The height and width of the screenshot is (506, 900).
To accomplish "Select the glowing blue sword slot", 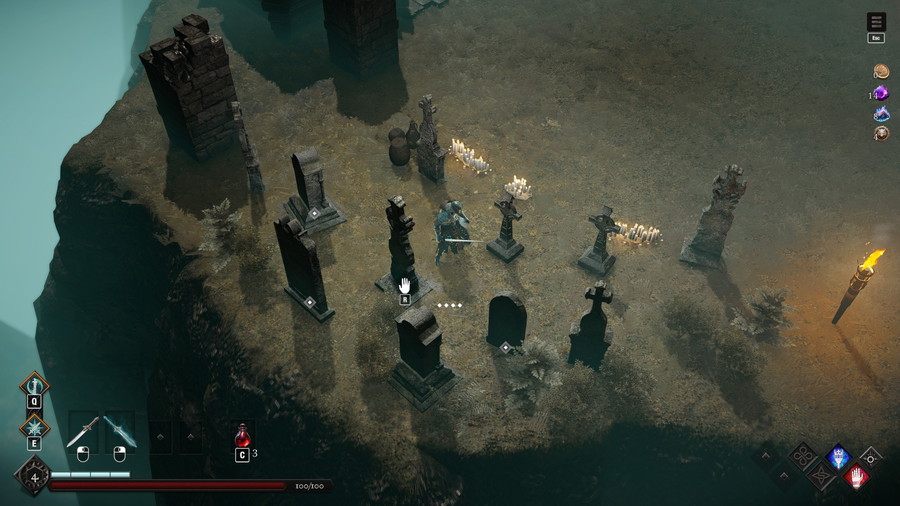I will (119, 431).
